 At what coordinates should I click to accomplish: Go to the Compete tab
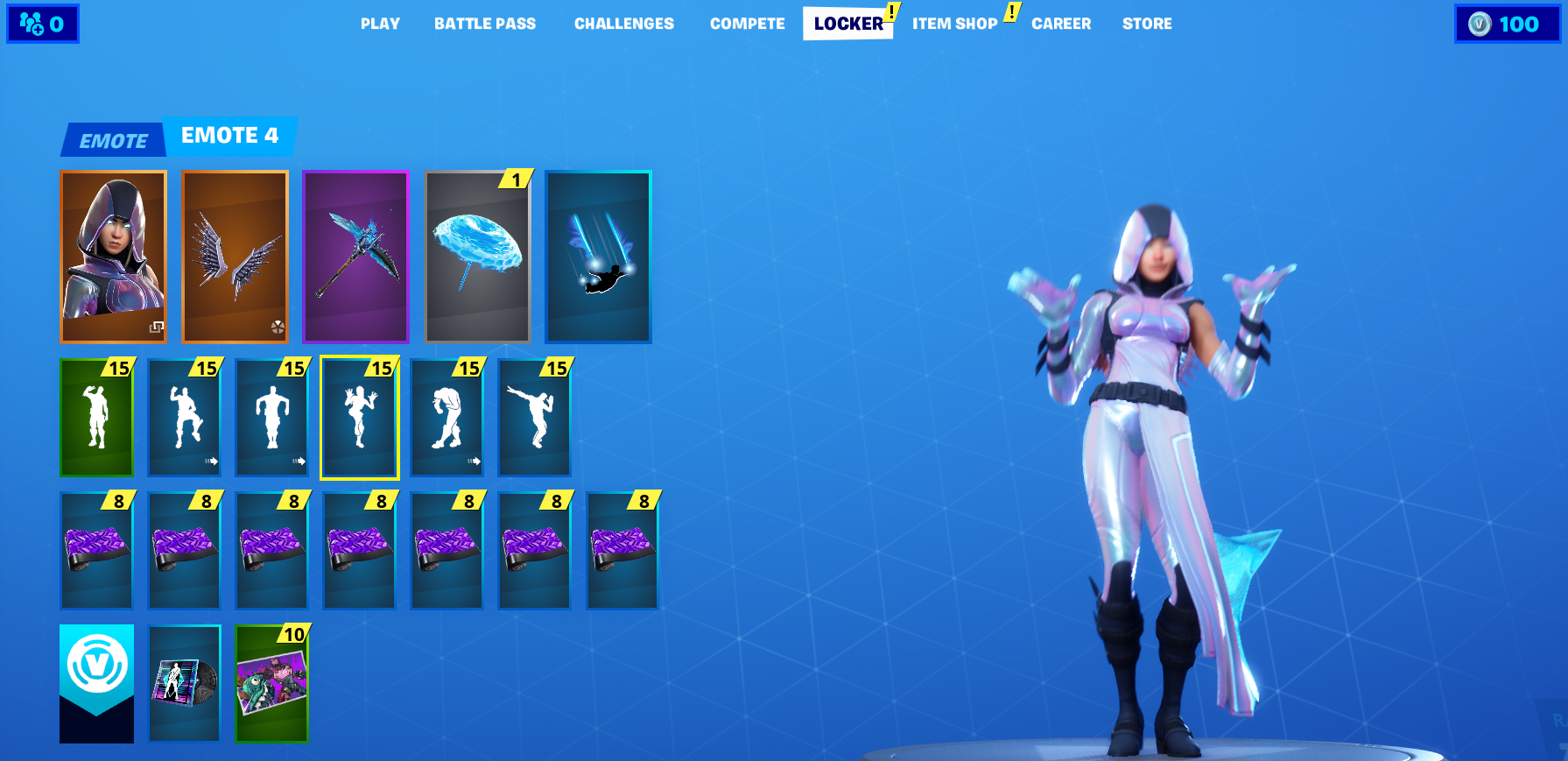[747, 24]
